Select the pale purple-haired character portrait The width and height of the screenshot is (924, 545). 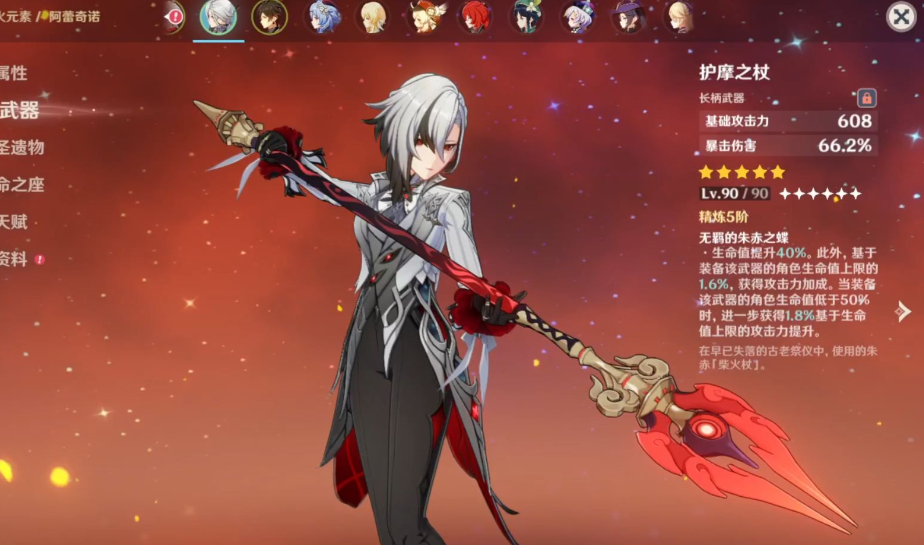(577, 17)
